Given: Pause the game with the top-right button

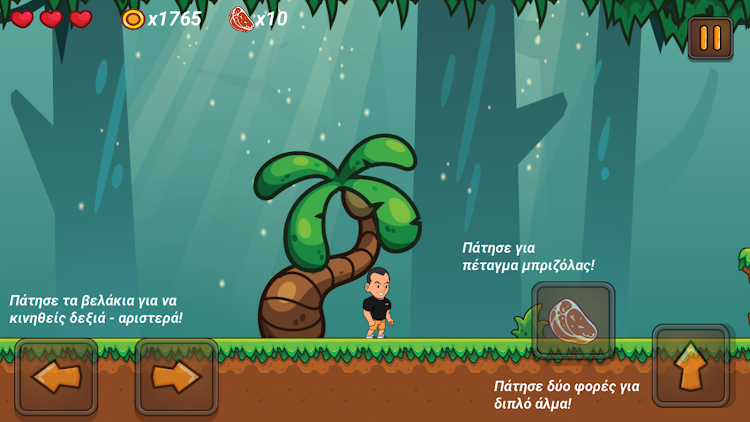Looking at the screenshot, I should (710, 38).
